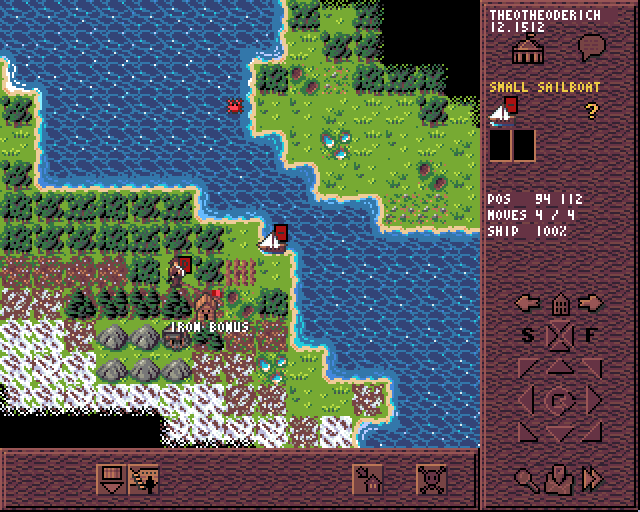
Task: Go to previous unit with left arrow
Action: pos(527,303)
